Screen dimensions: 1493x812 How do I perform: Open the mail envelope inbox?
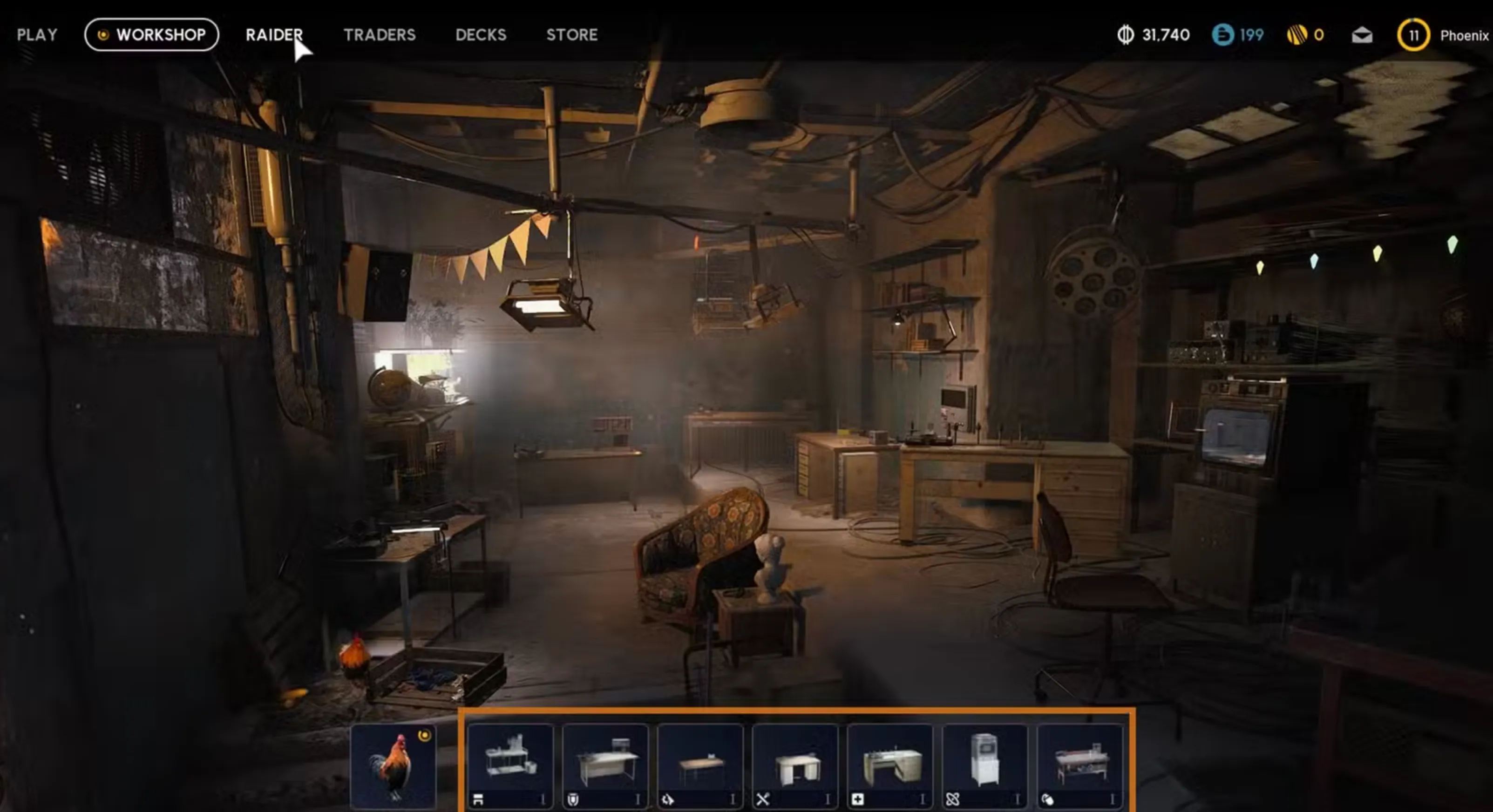[x=1361, y=35]
